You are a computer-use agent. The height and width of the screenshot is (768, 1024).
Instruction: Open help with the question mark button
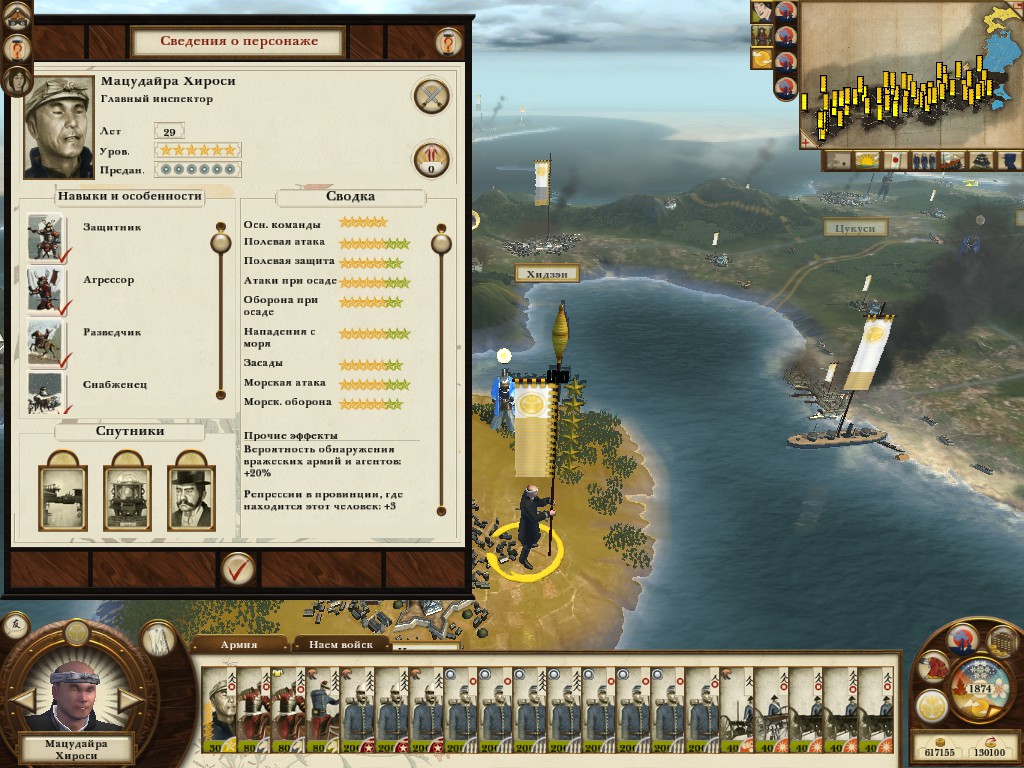click(447, 42)
